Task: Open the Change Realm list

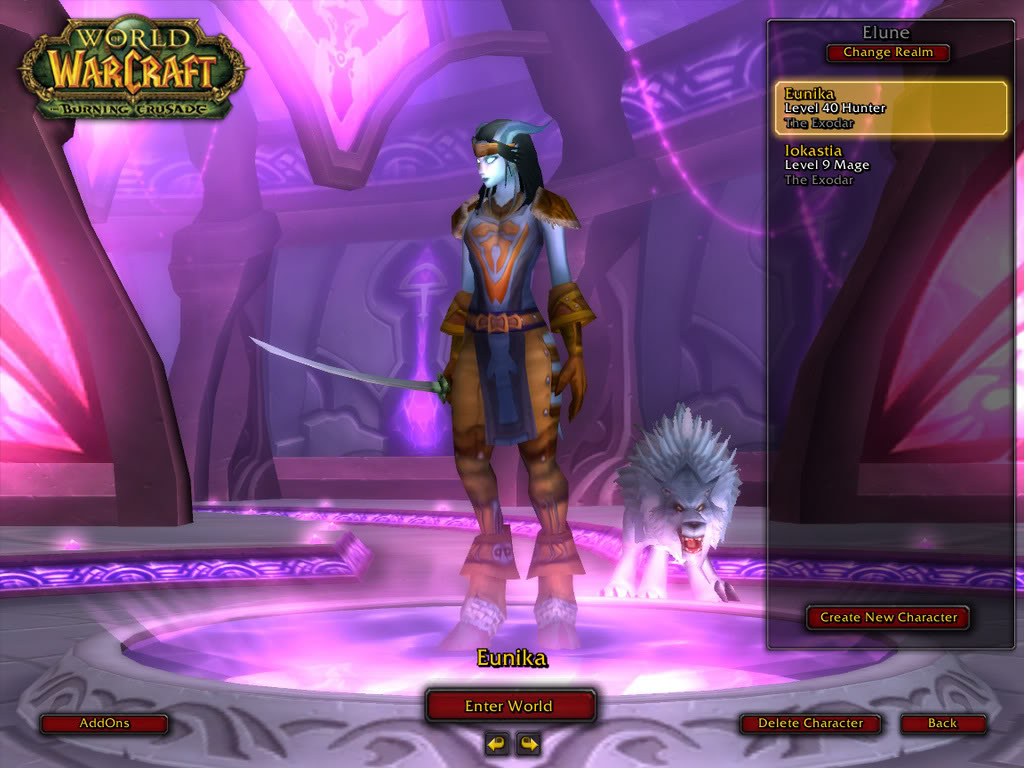Action: (888, 52)
